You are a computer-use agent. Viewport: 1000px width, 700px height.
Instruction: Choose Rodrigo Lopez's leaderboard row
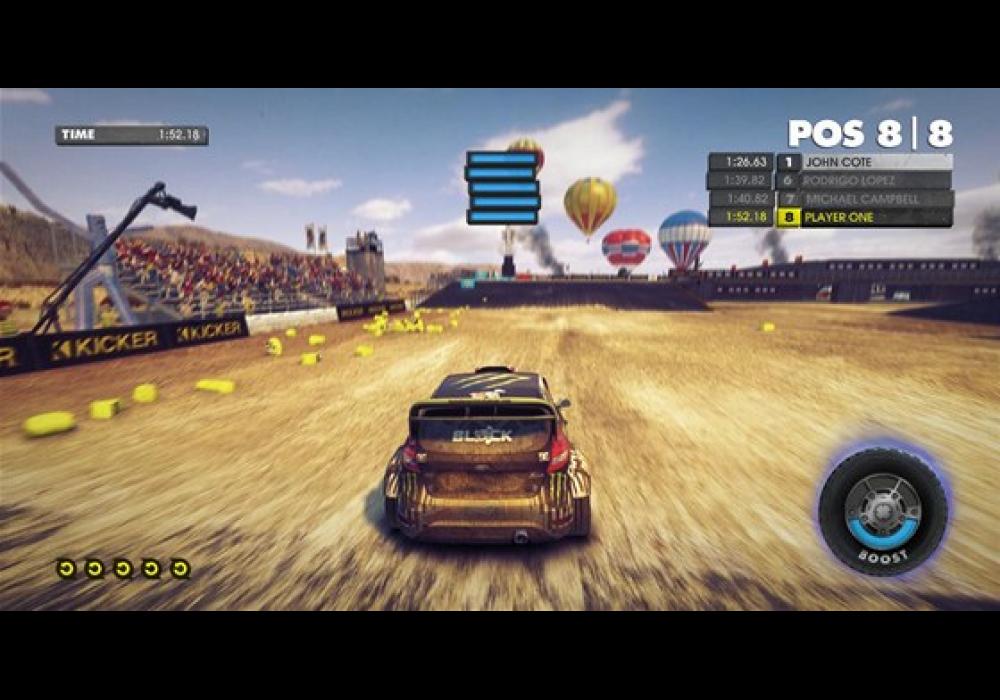point(863,181)
